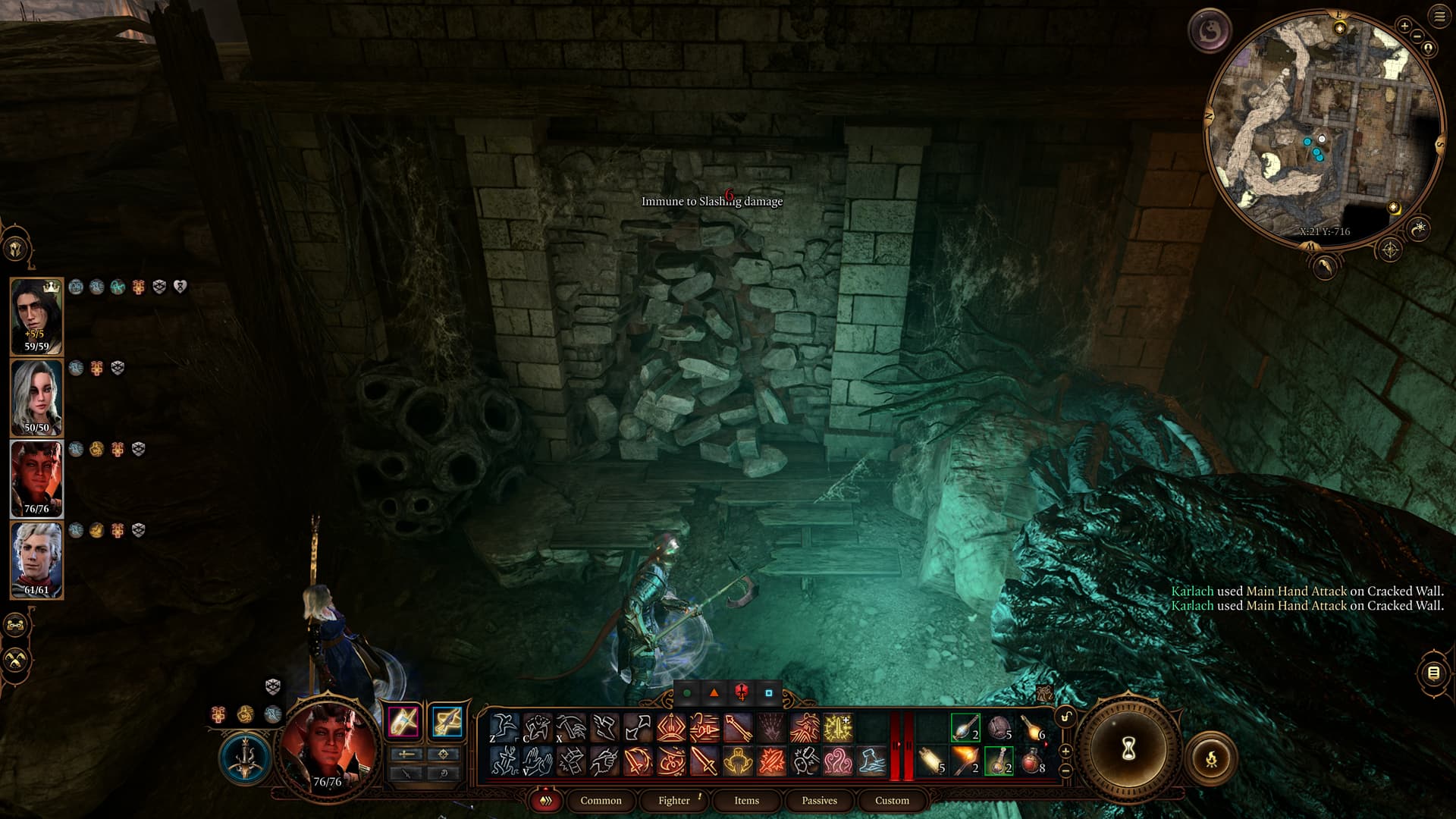
Task: Show the Passives tab
Action: pos(819,800)
